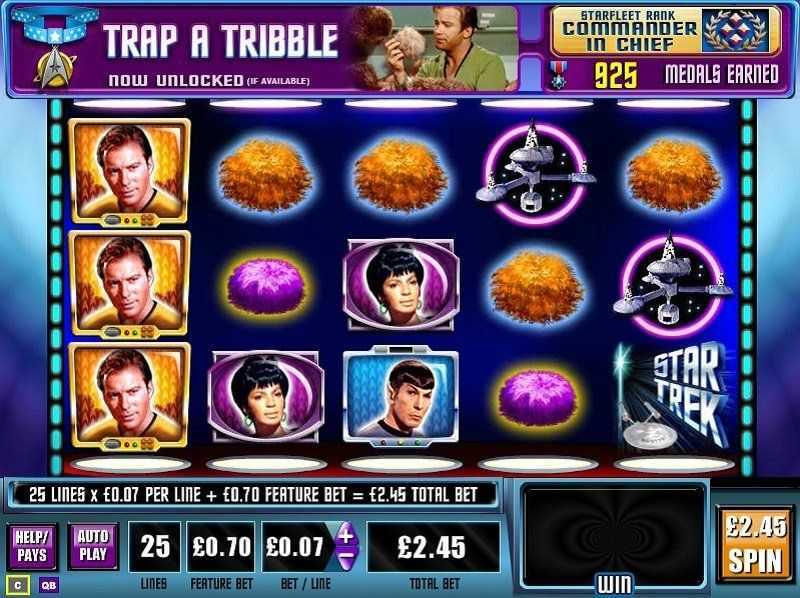This screenshot has height=598, width=800.
Task: Click the small QB button
Action: 47,585
